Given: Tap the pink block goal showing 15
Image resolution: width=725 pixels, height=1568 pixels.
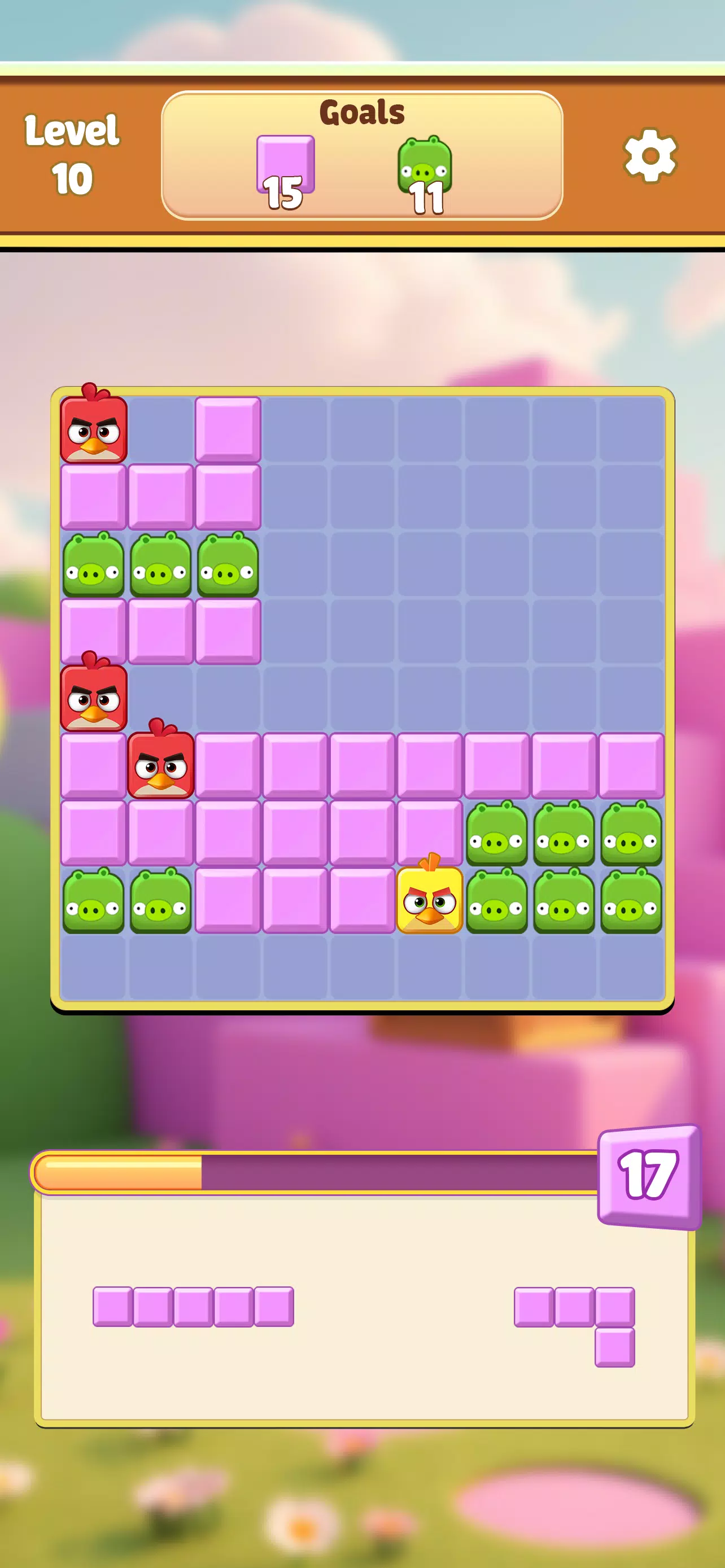Looking at the screenshot, I should click(285, 164).
